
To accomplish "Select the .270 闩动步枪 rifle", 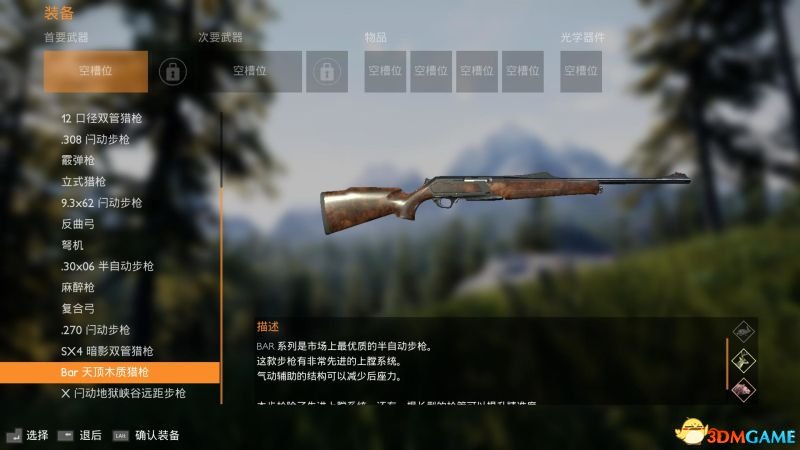I will click(x=96, y=330).
